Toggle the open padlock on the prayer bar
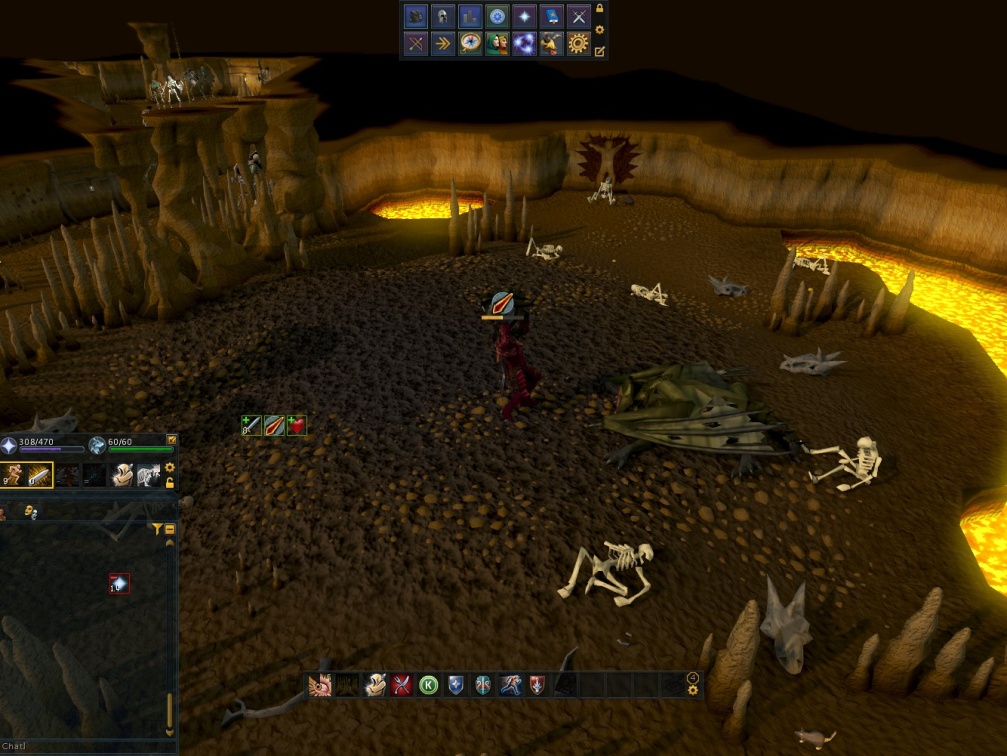 click(x=169, y=483)
